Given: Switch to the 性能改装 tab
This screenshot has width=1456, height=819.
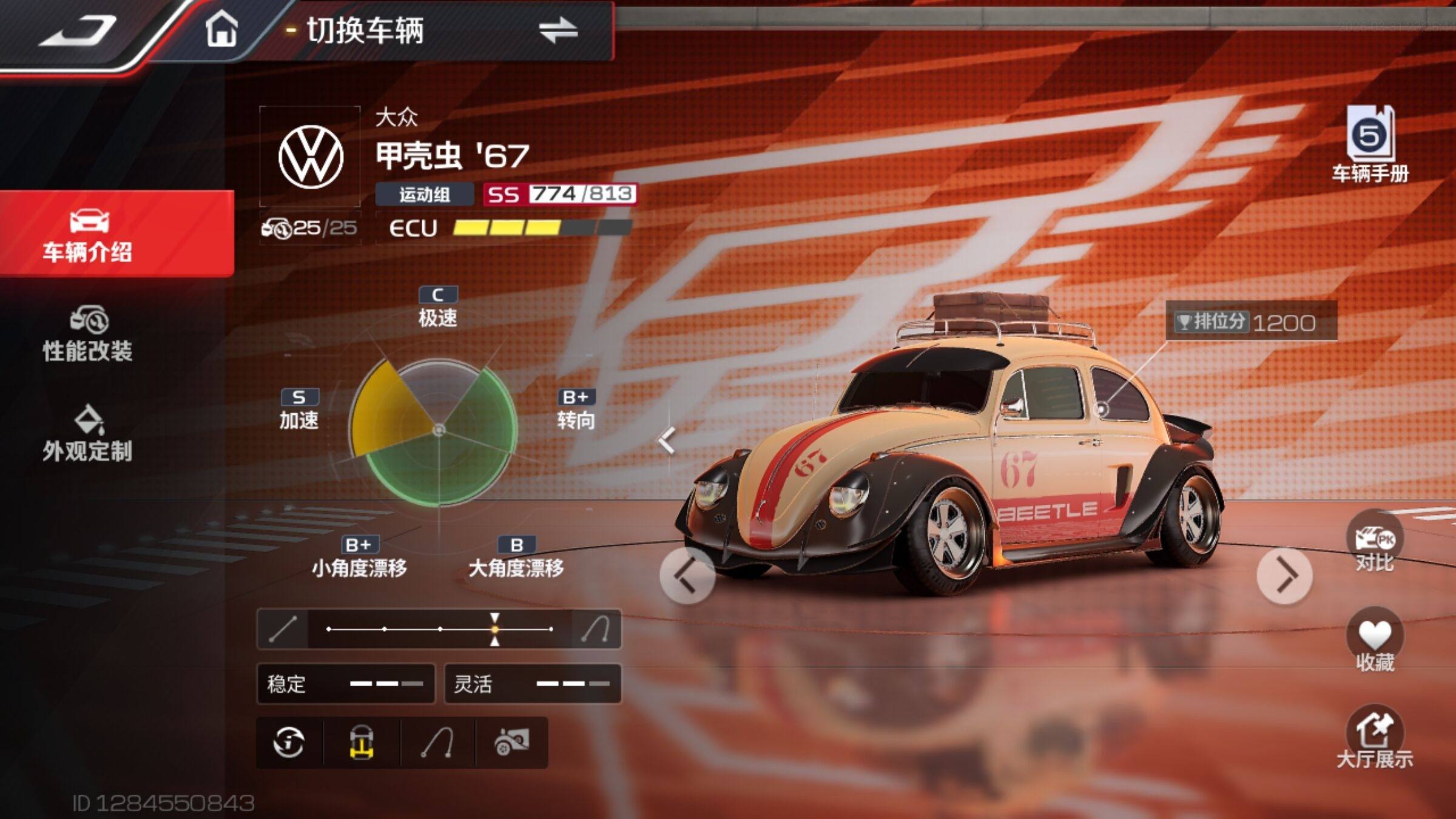Looking at the screenshot, I should 89,335.
